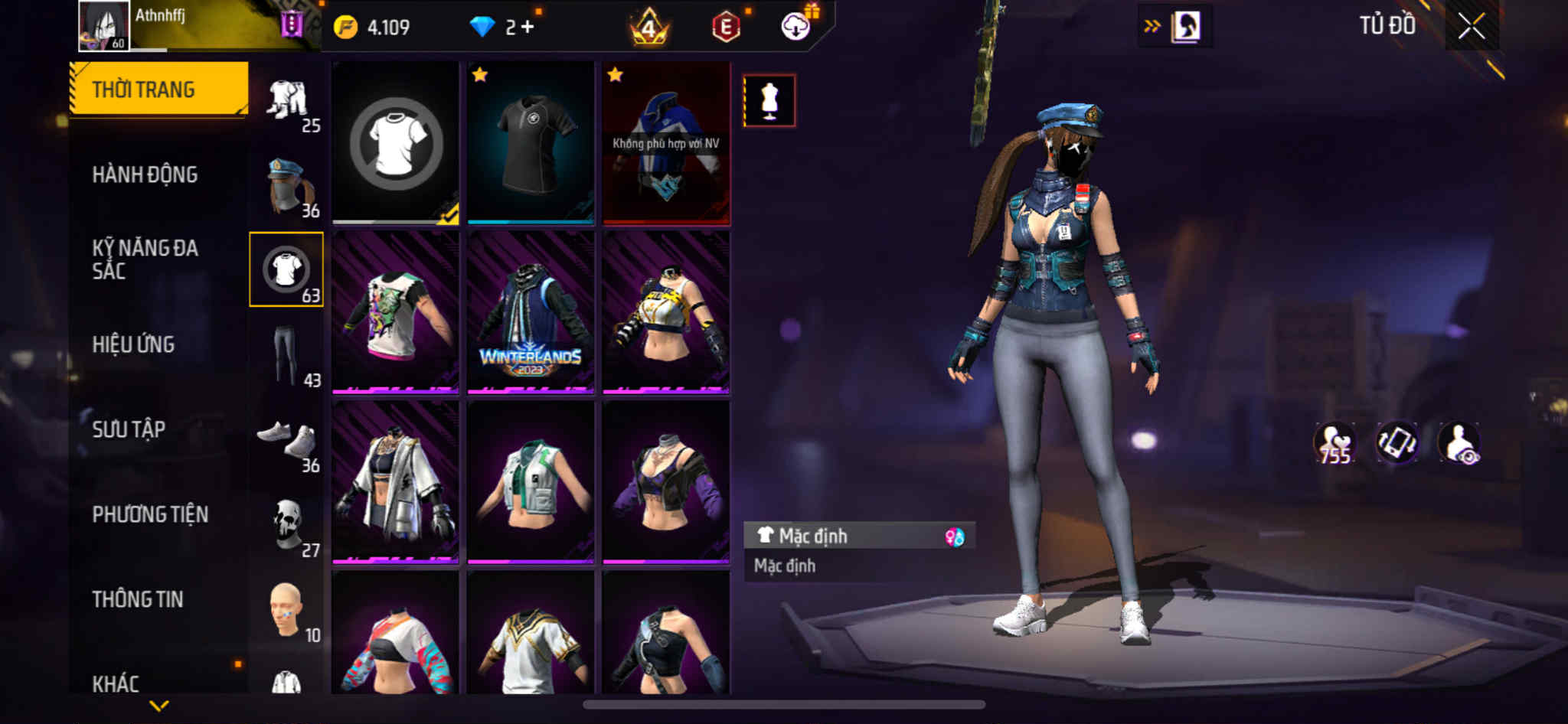Select the white sneakers shoes category
1568x724 pixels.
tap(287, 440)
